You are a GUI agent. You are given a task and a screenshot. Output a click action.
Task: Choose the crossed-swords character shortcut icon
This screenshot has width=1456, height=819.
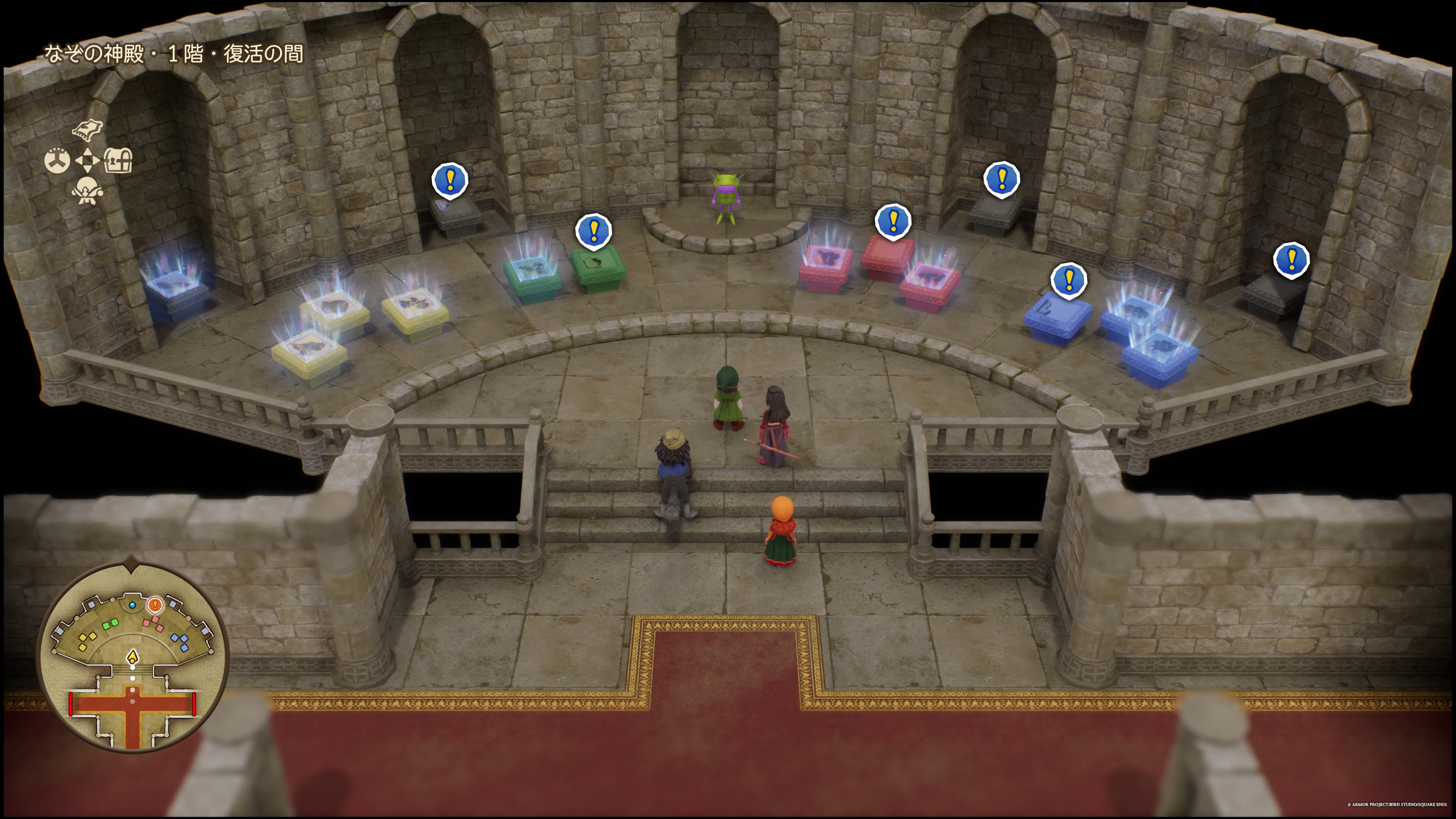click(x=87, y=190)
